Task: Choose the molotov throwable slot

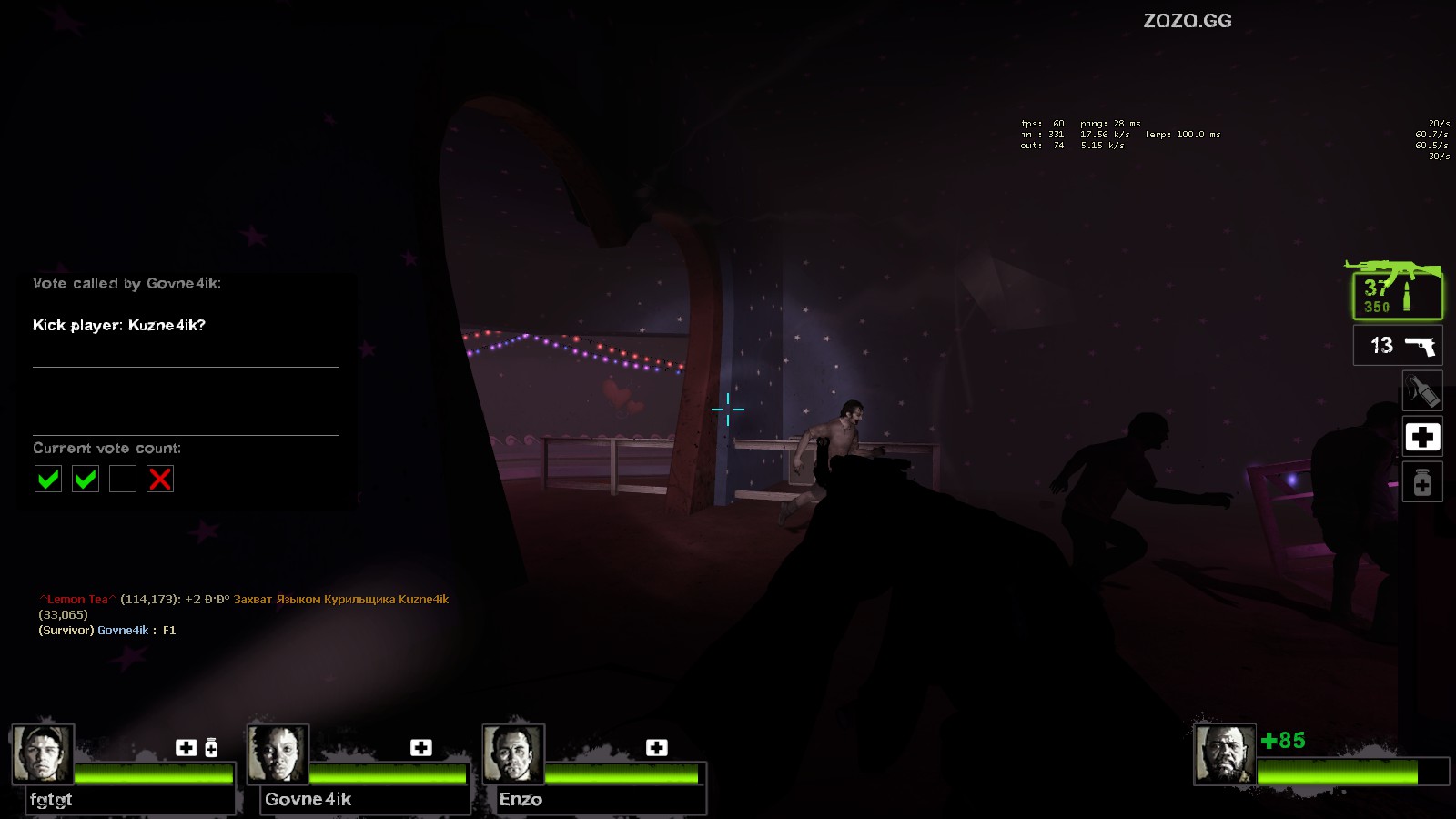Action: (x=1422, y=391)
